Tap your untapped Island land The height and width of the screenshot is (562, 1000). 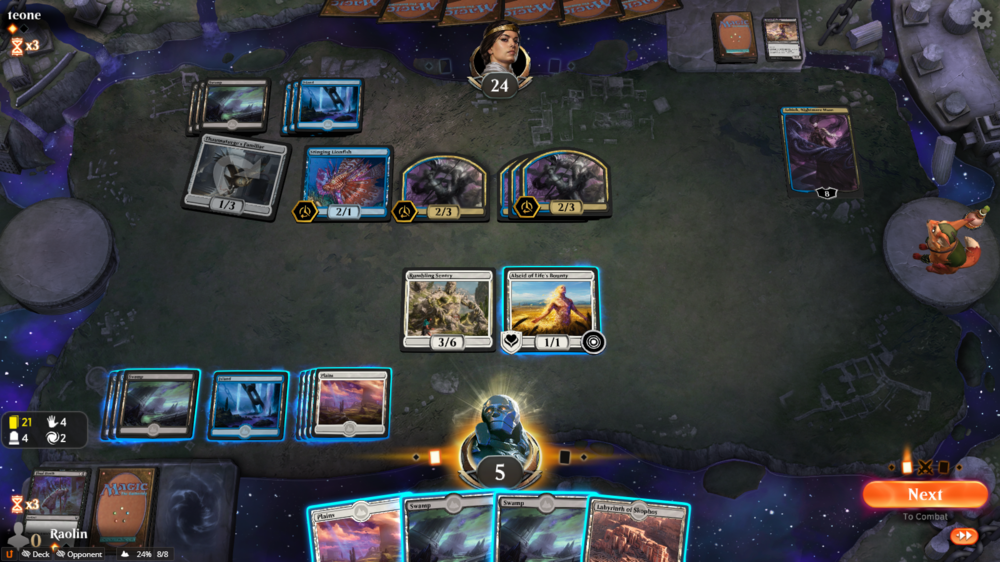click(249, 405)
